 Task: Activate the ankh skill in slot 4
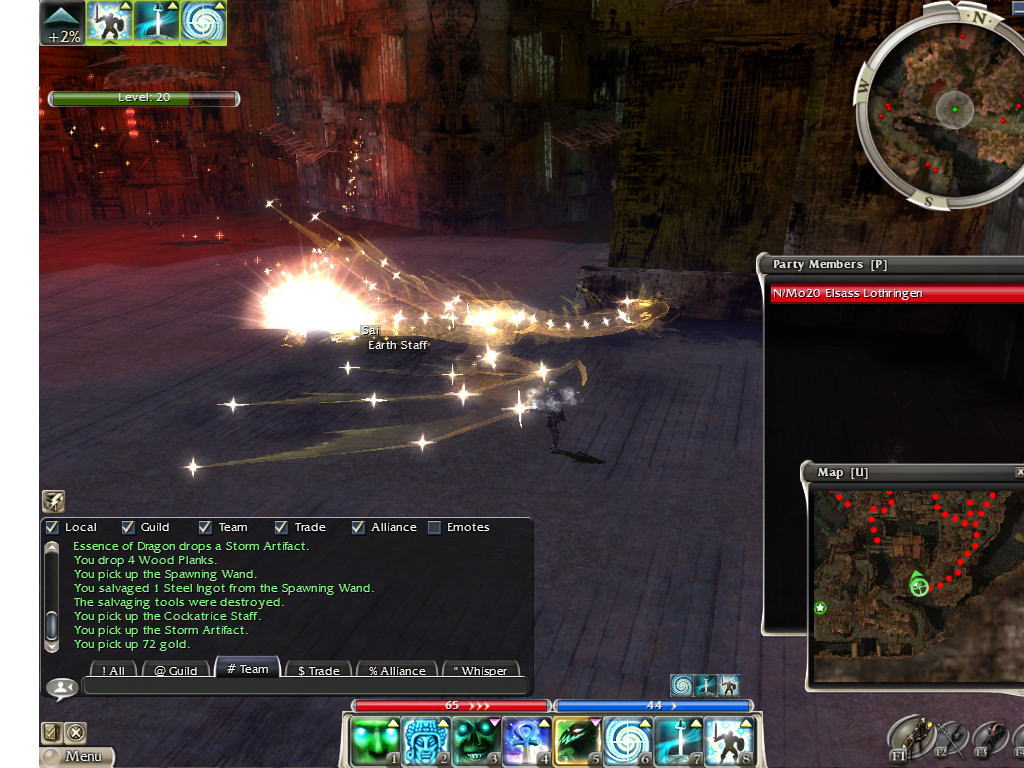point(525,741)
